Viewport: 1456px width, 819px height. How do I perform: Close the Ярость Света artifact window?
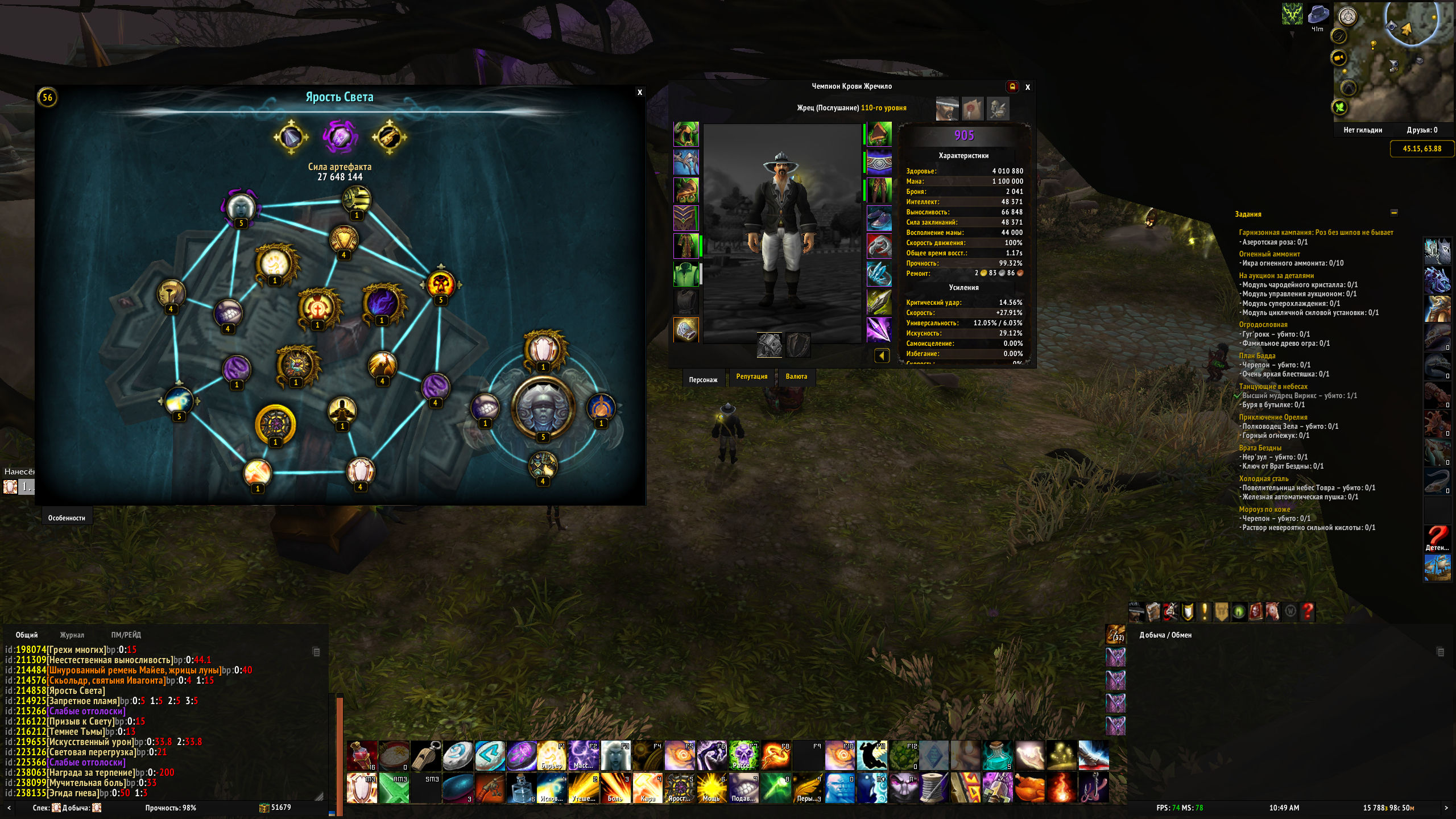point(640,92)
